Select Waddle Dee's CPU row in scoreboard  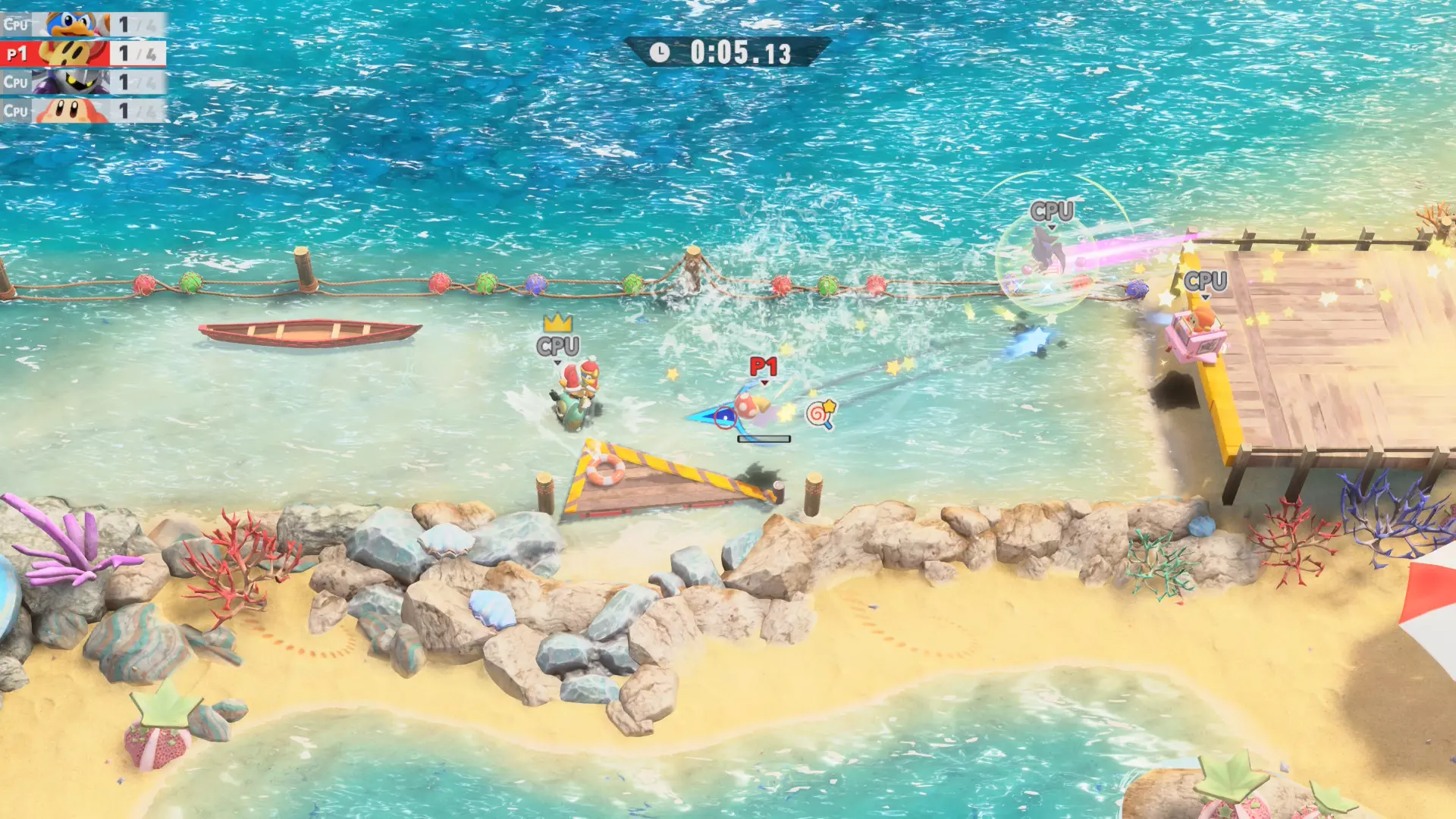[x=82, y=111]
